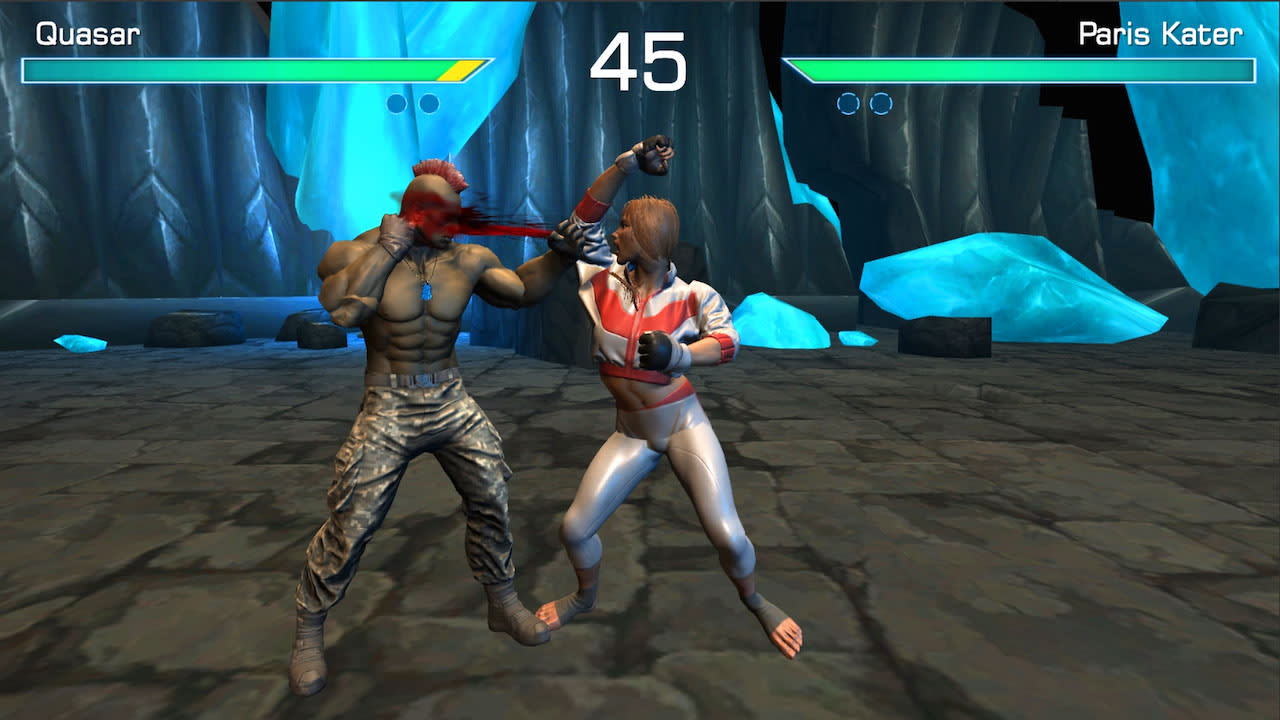Toggle the rightmost round dot on the left side
1280x720 pixels.
[x=428, y=102]
